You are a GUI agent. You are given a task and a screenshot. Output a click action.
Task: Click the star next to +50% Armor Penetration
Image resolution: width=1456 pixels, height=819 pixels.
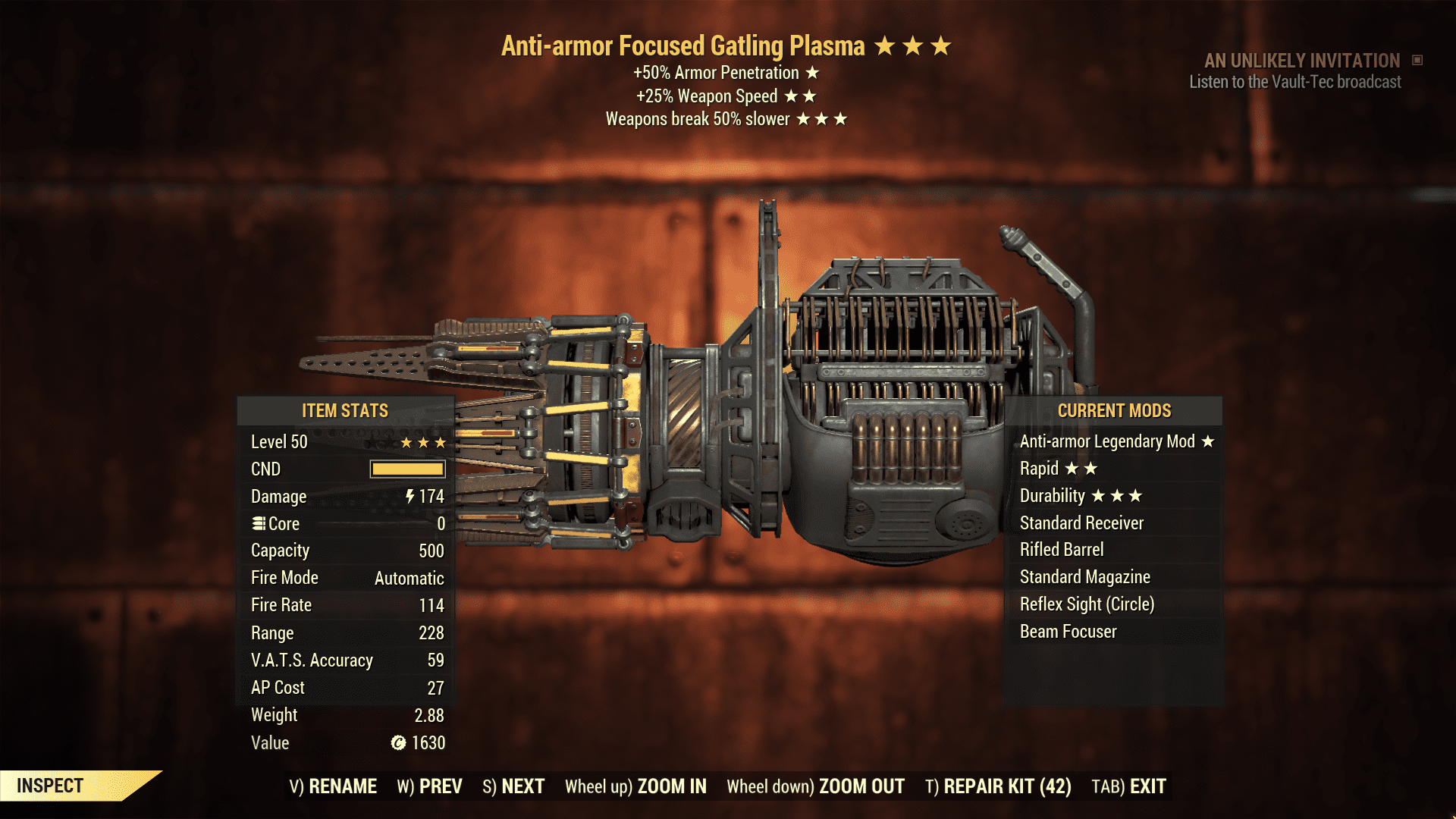(813, 74)
